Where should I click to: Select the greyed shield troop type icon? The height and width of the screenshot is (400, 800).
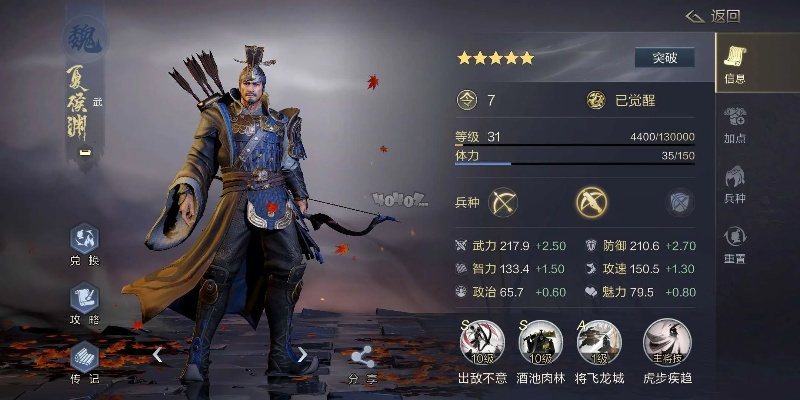coord(680,202)
